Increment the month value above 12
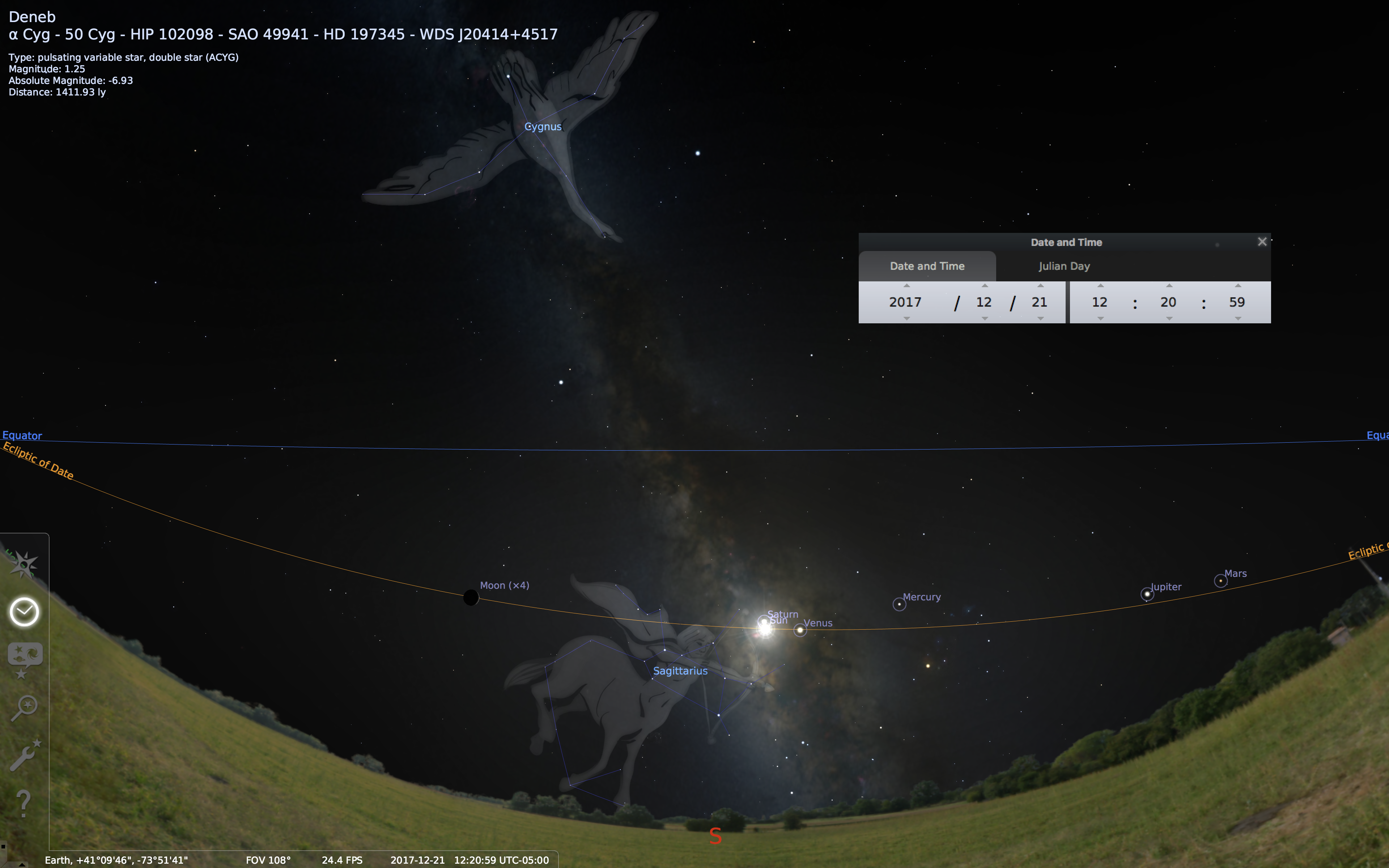 tap(984, 286)
